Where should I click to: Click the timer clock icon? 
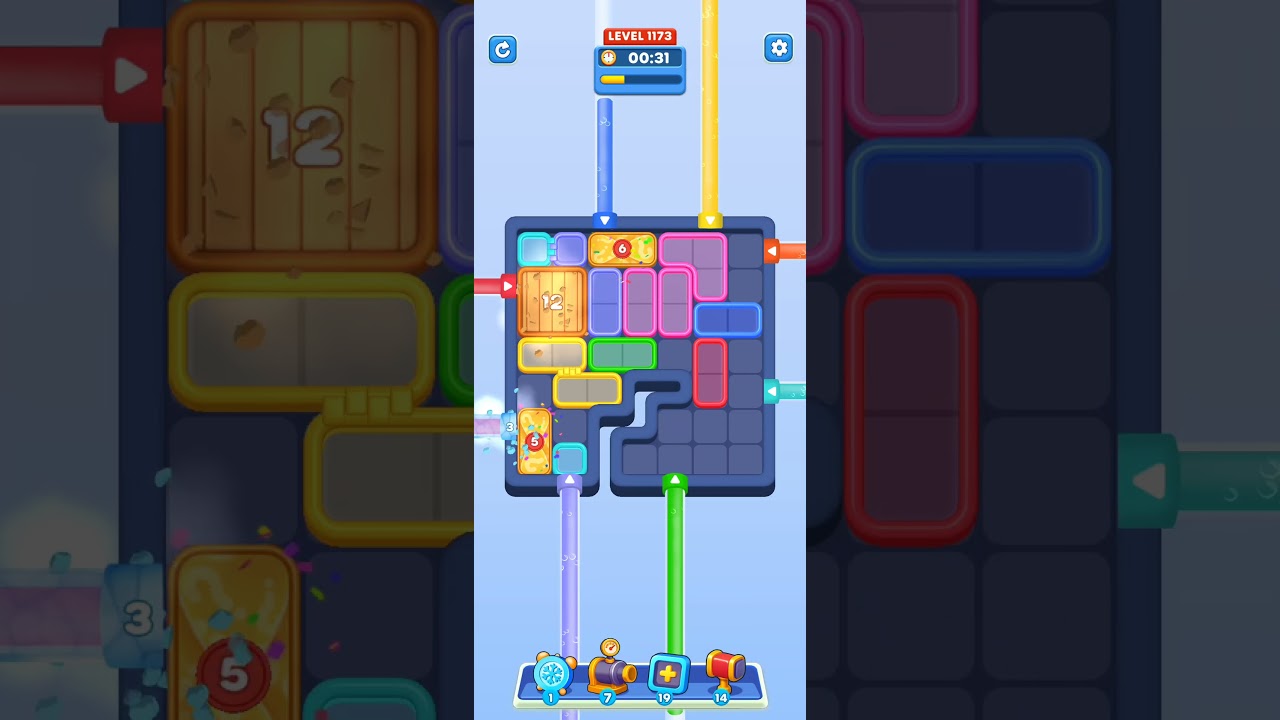pyautogui.click(x=609, y=57)
